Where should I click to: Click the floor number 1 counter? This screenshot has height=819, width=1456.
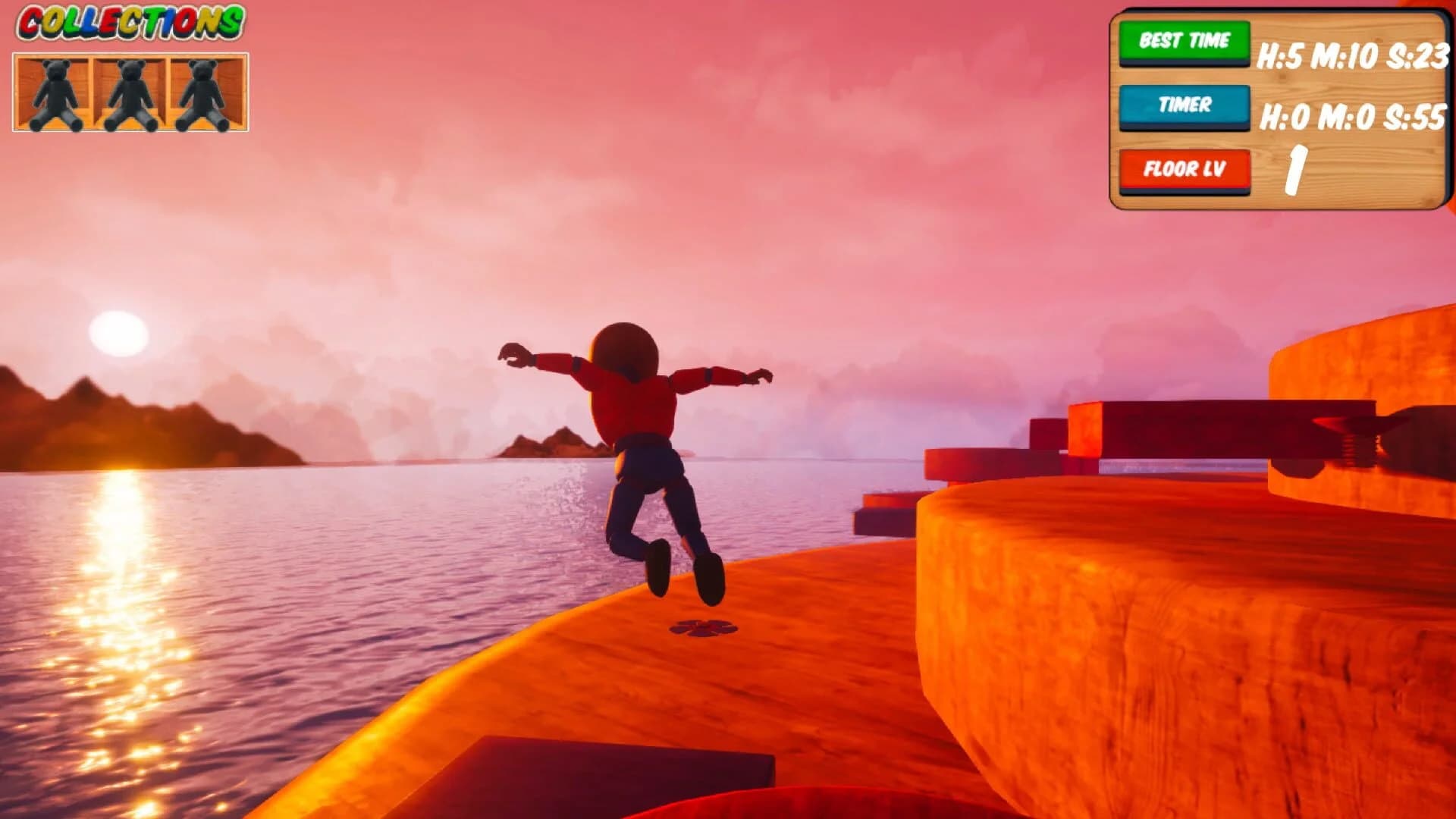[x=1298, y=170]
